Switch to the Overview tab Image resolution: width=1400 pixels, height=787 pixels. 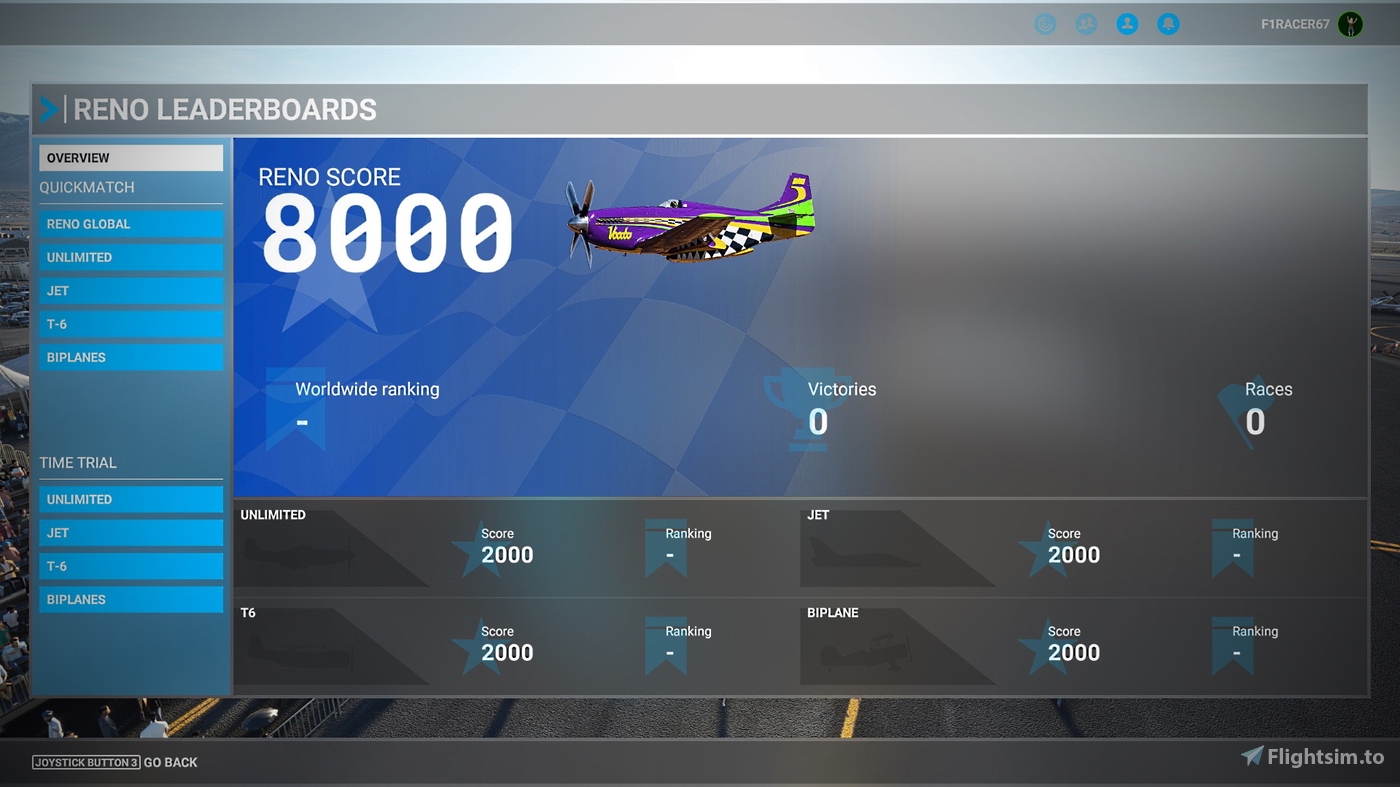(x=130, y=157)
